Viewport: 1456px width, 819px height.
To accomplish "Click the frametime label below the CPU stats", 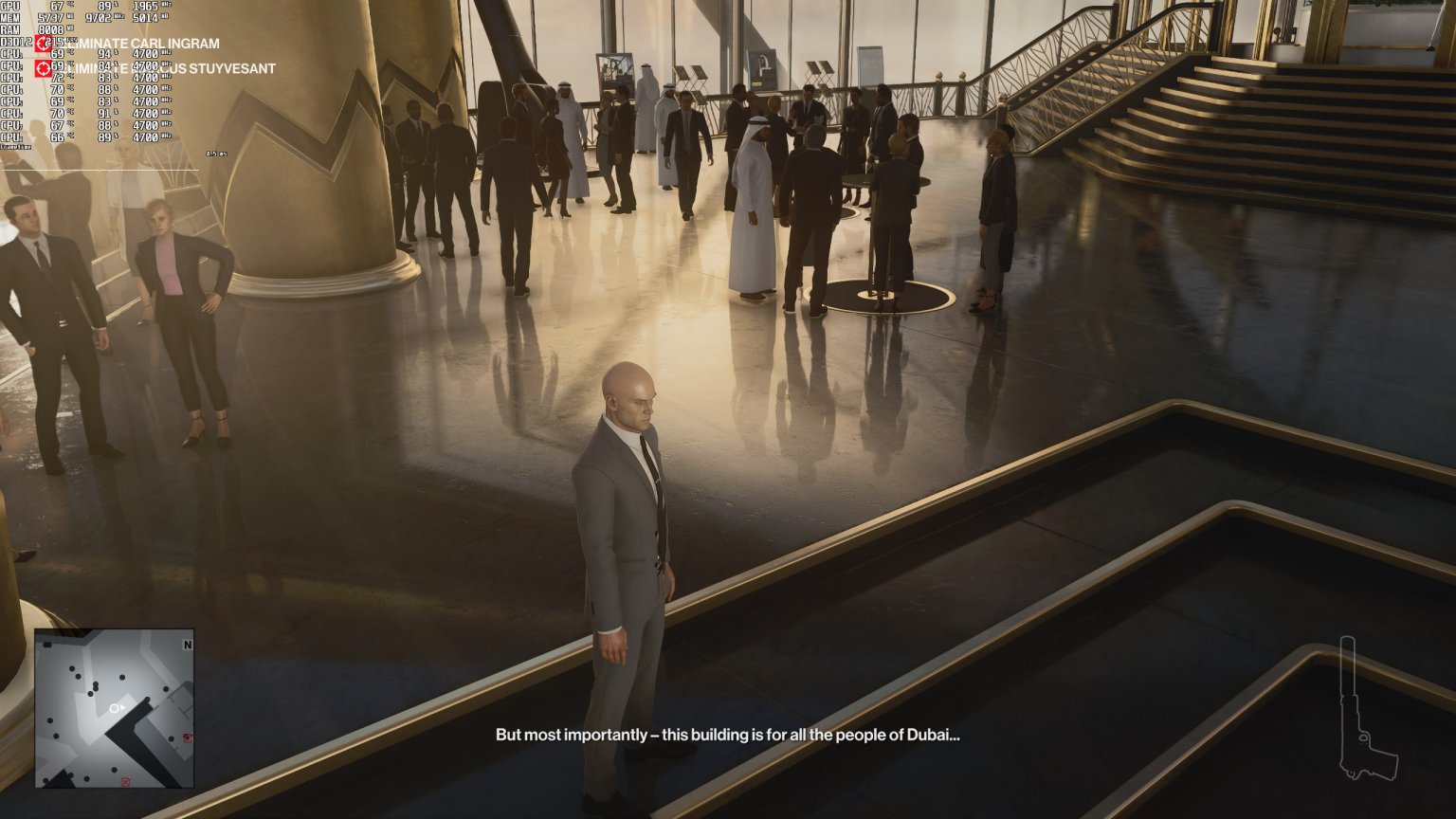I will (x=17, y=147).
